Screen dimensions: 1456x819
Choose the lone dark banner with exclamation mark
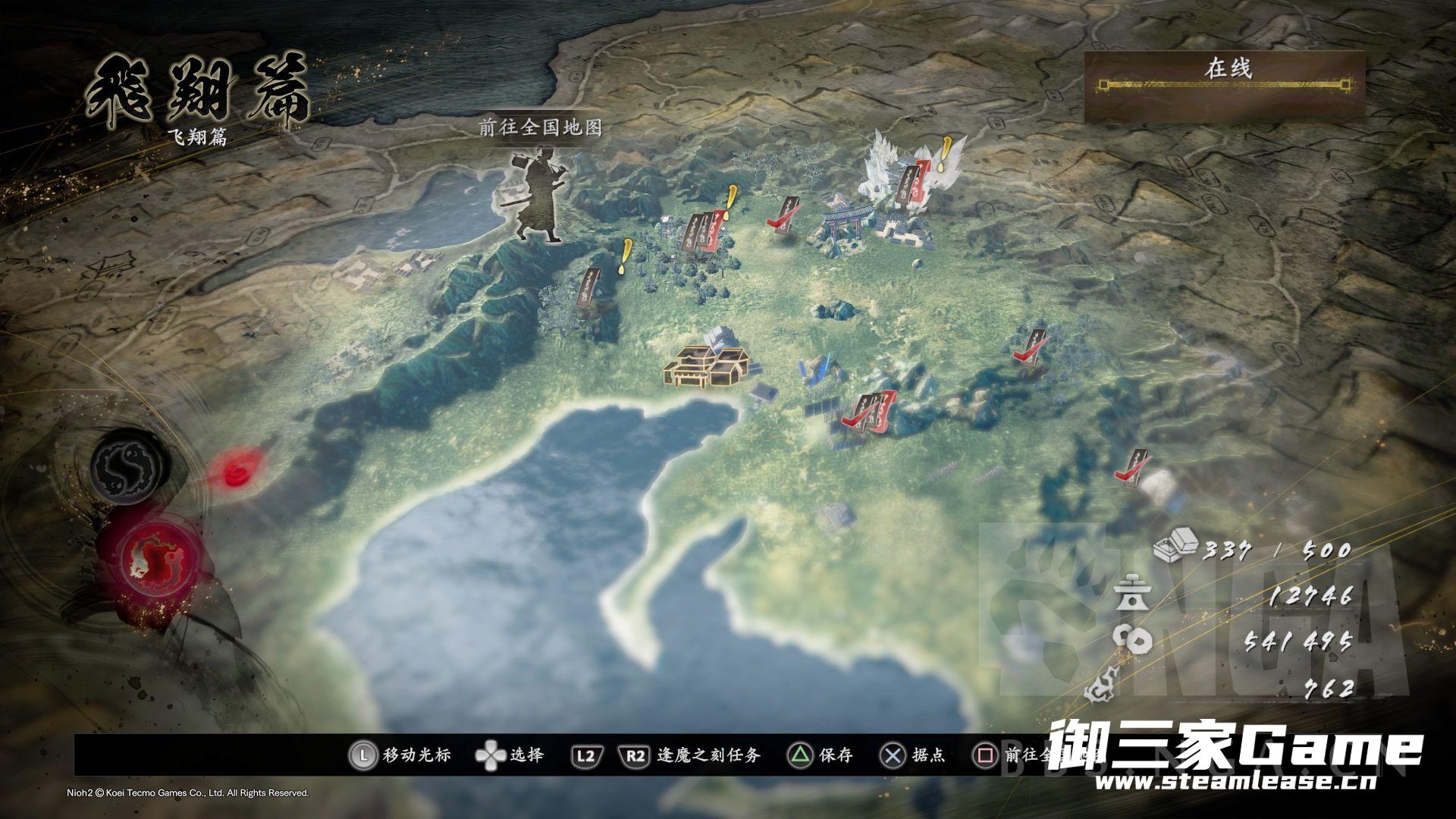[590, 287]
